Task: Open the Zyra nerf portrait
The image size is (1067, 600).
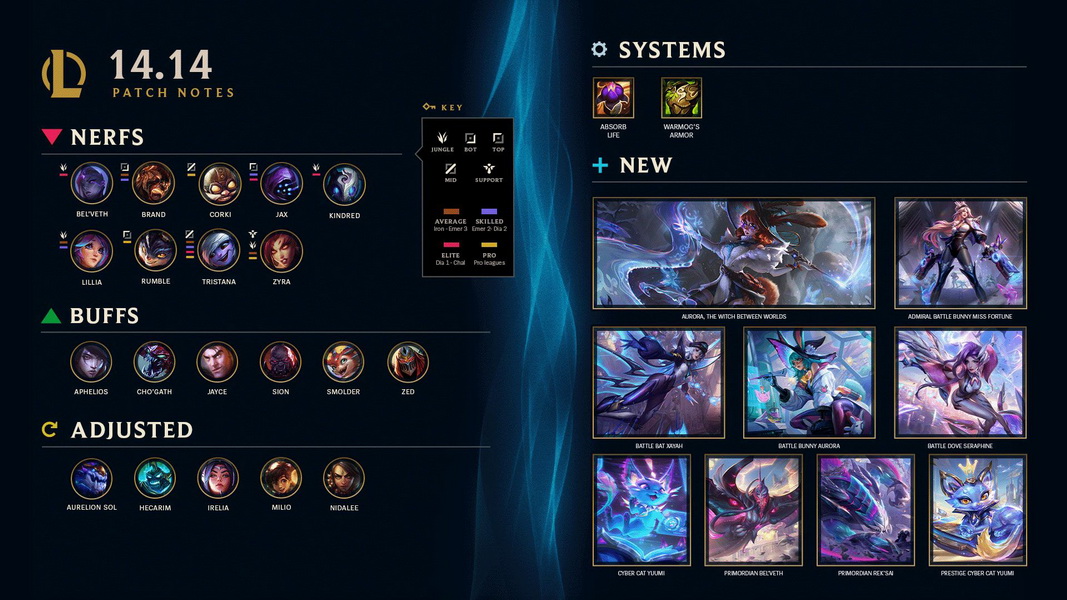Action: 281,251
